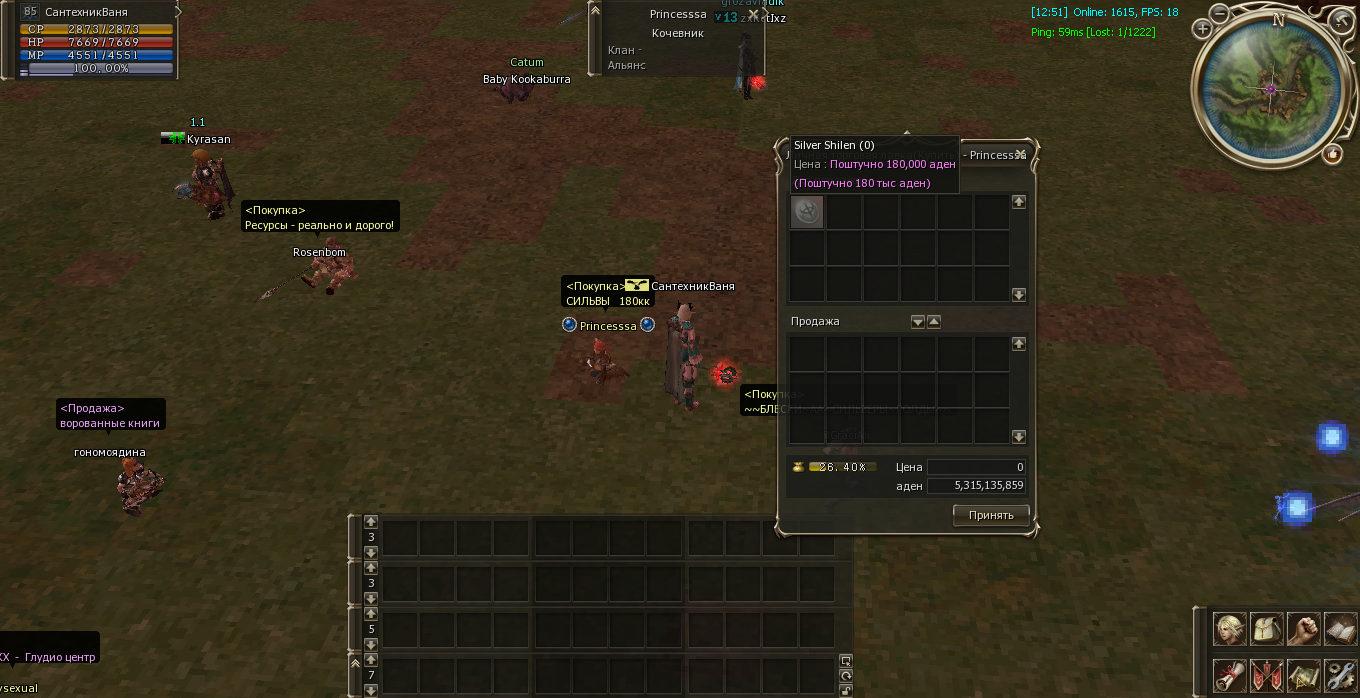This screenshot has width=1360, height=698.
Task: Open the system menu wrench icon
Action: coord(1340,675)
